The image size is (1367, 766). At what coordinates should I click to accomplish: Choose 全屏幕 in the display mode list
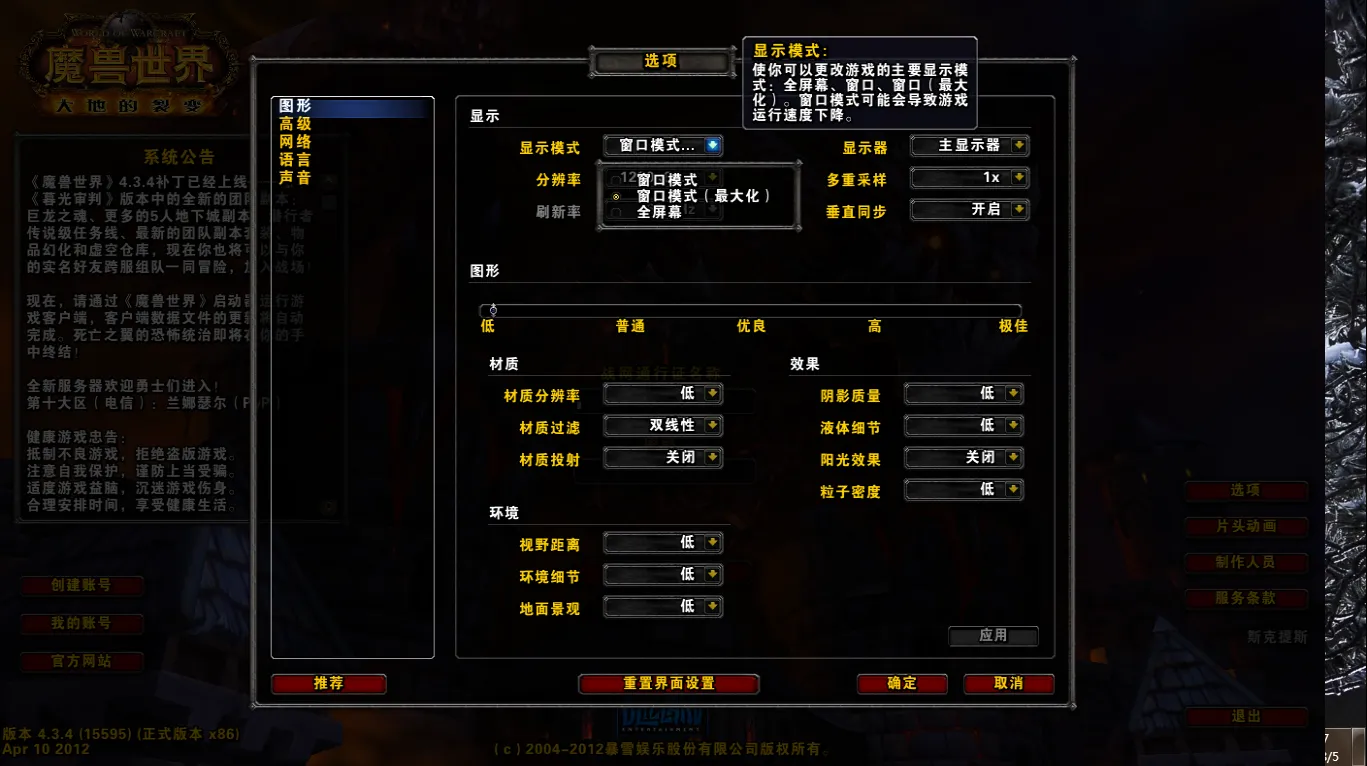click(658, 212)
